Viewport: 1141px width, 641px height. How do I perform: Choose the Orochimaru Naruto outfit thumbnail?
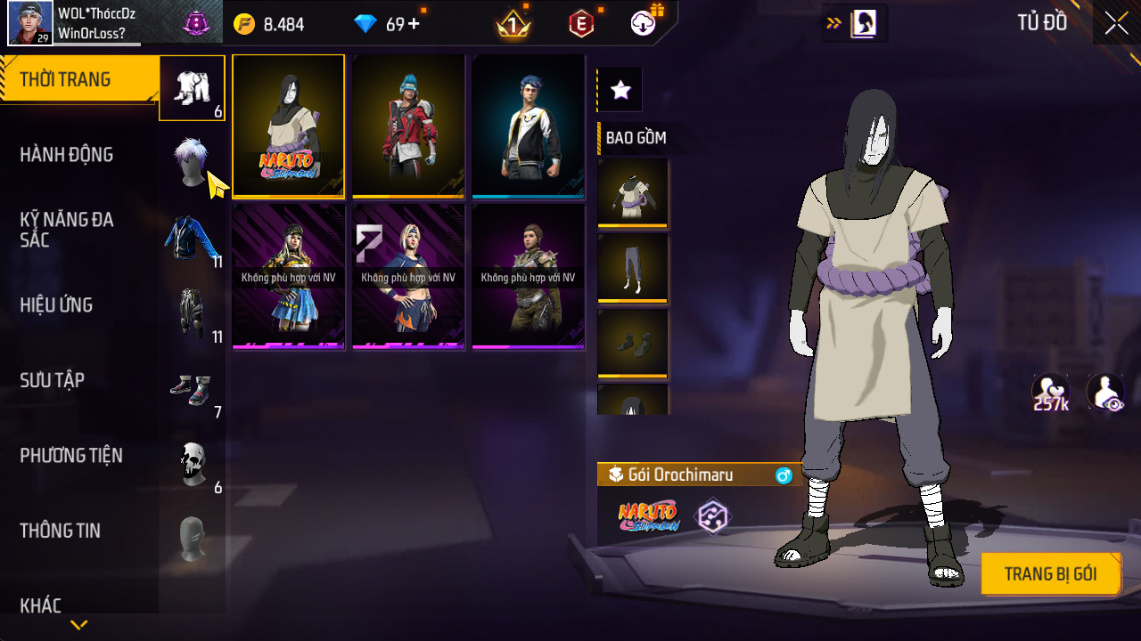(288, 126)
